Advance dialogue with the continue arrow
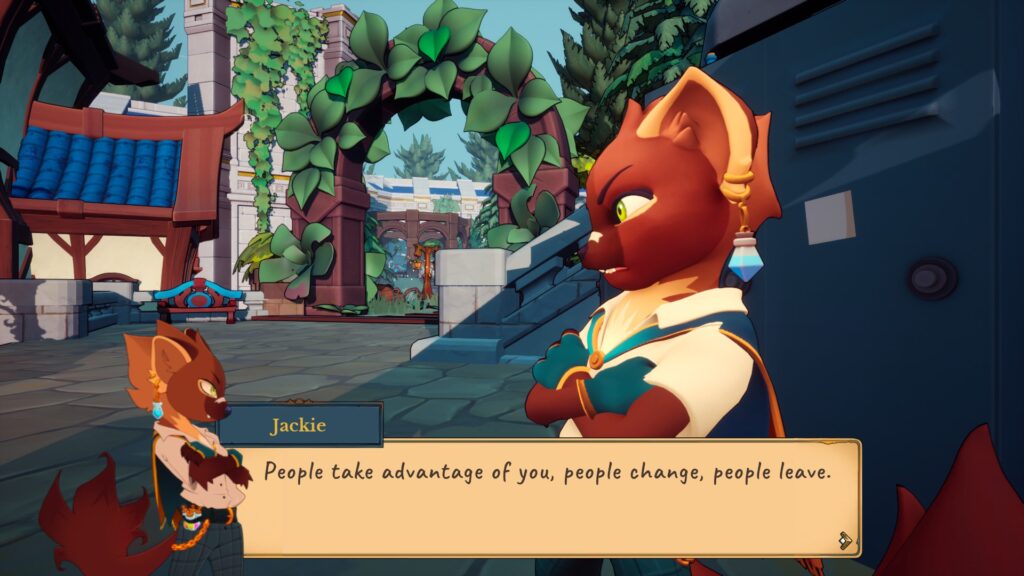The height and width of the screenshot is (576, 1024). 845,540
